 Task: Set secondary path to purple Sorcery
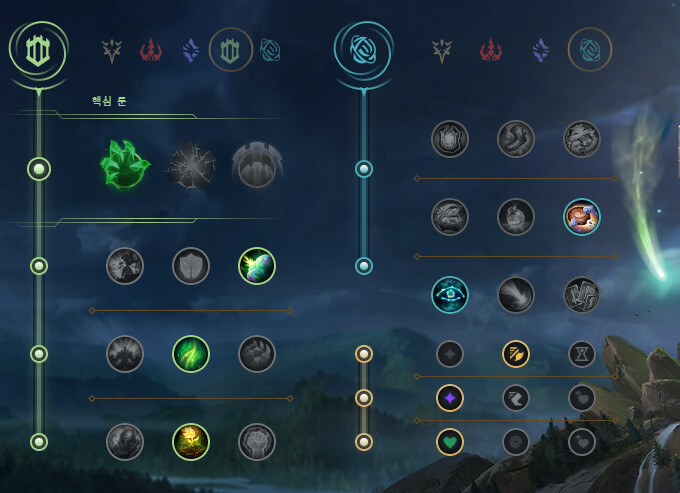pos(541,49)
